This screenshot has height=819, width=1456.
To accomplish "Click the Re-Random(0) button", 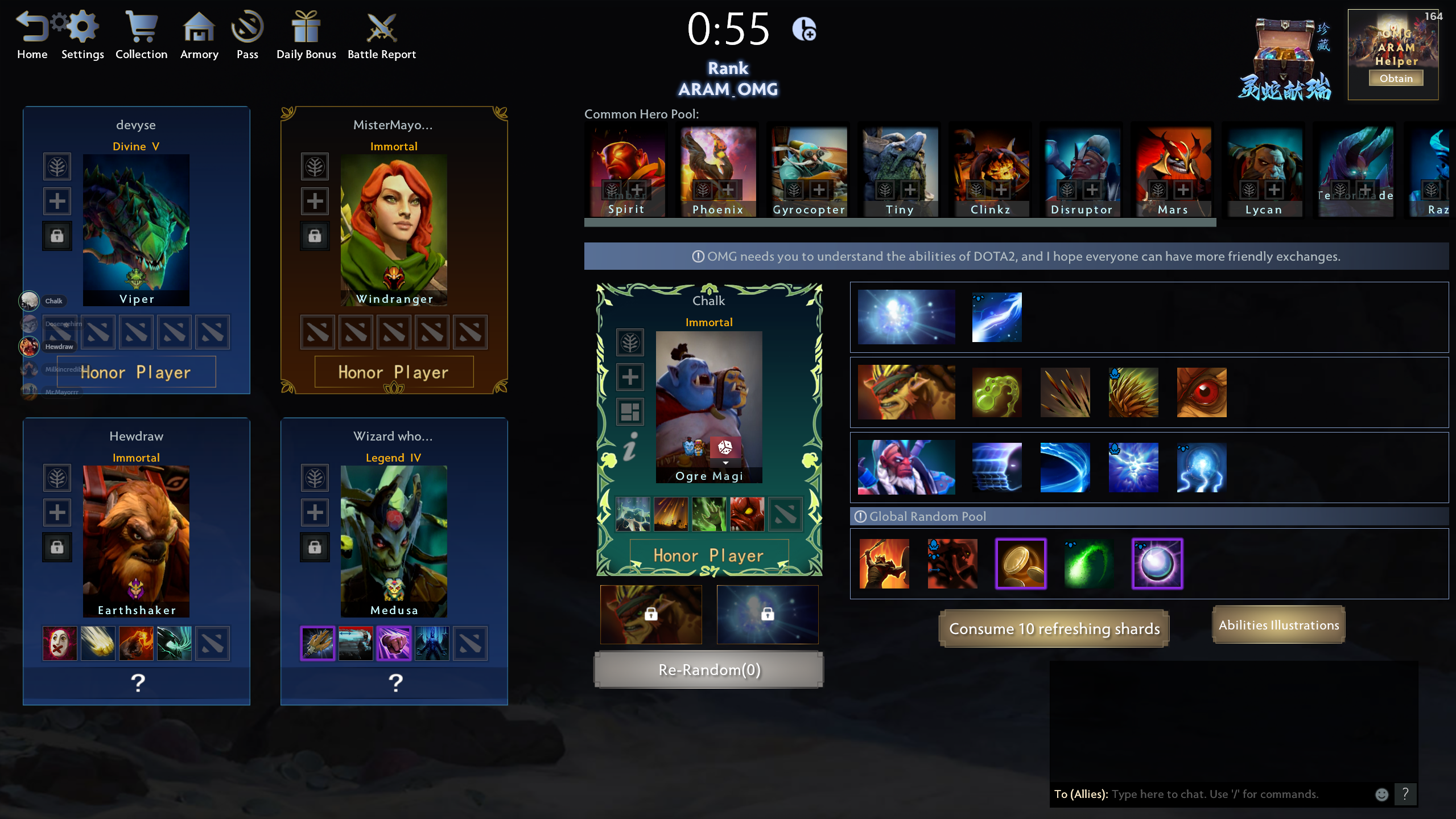I will (709, 670).
